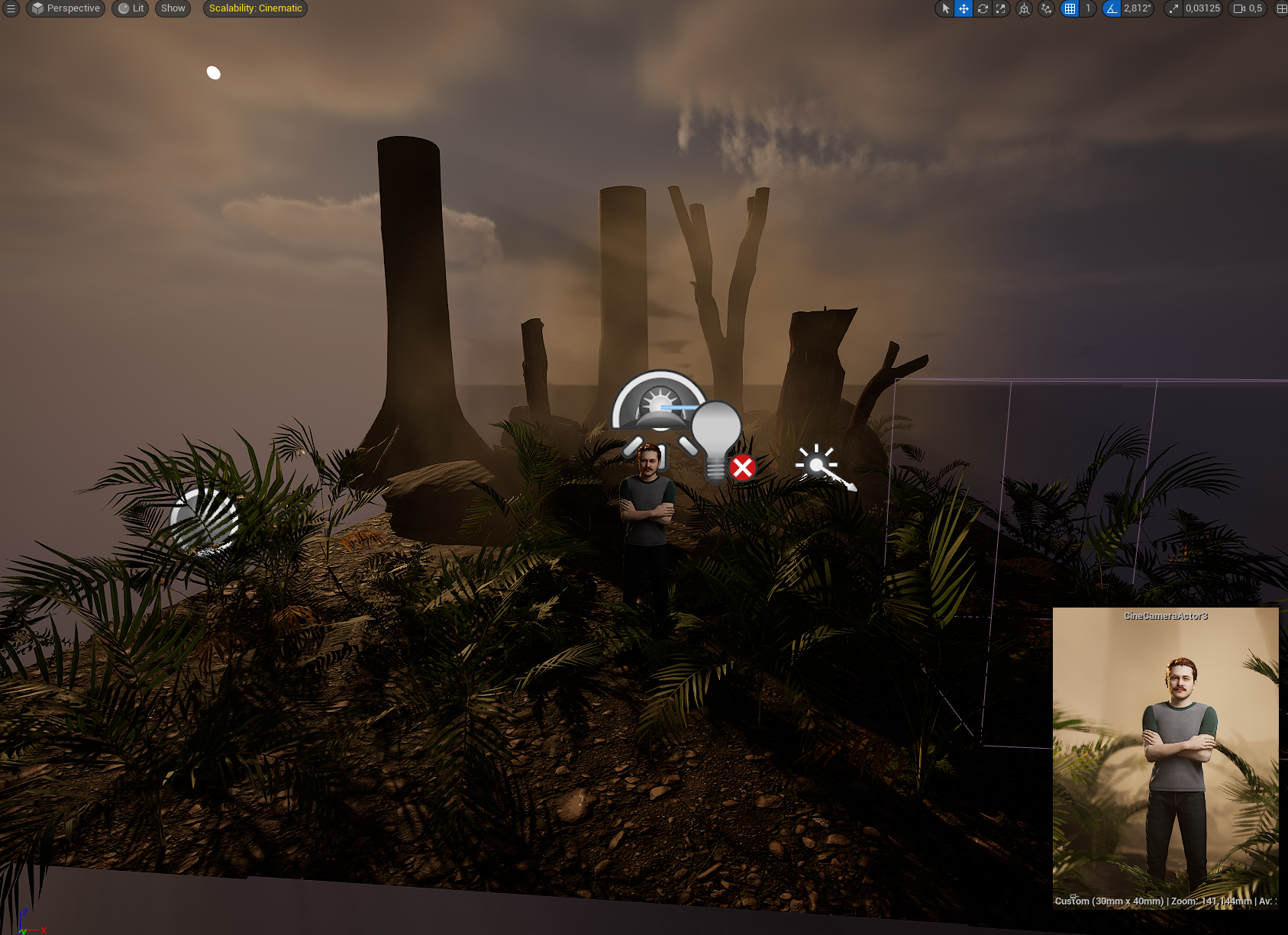Viewport: 1288px width, 935px height.
Task: Choose the translate move gizmo tool
Action: tap(964, 8)
